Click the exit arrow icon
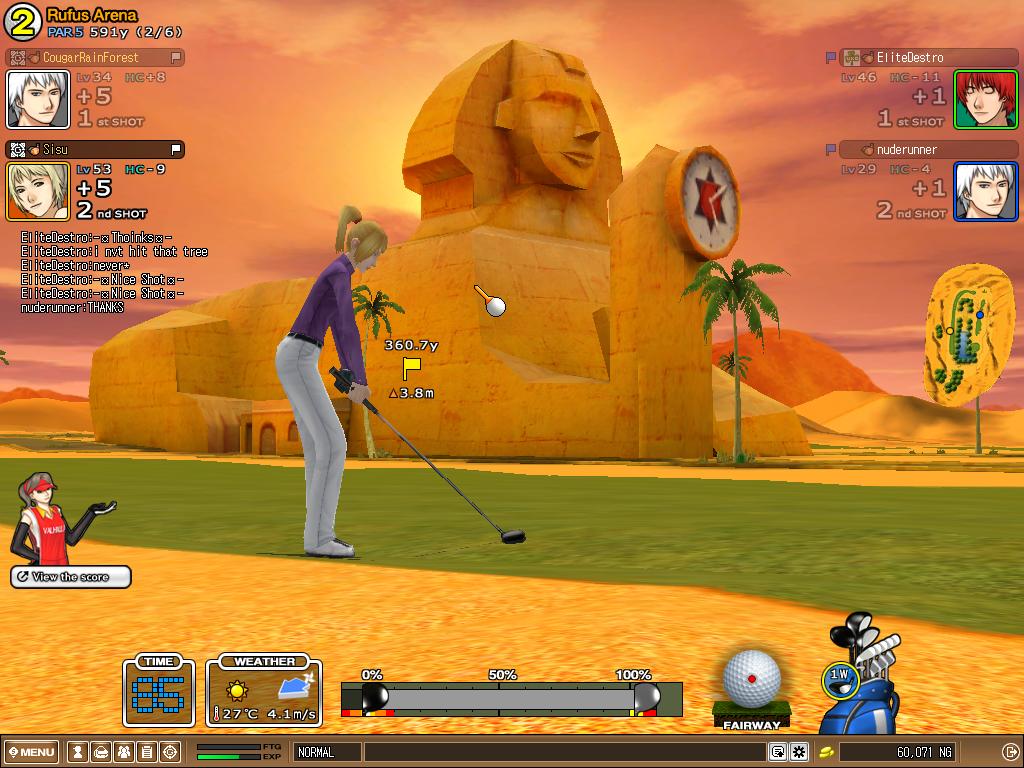This screenshot has width=1024, height=768. (x=1009, y=752)
